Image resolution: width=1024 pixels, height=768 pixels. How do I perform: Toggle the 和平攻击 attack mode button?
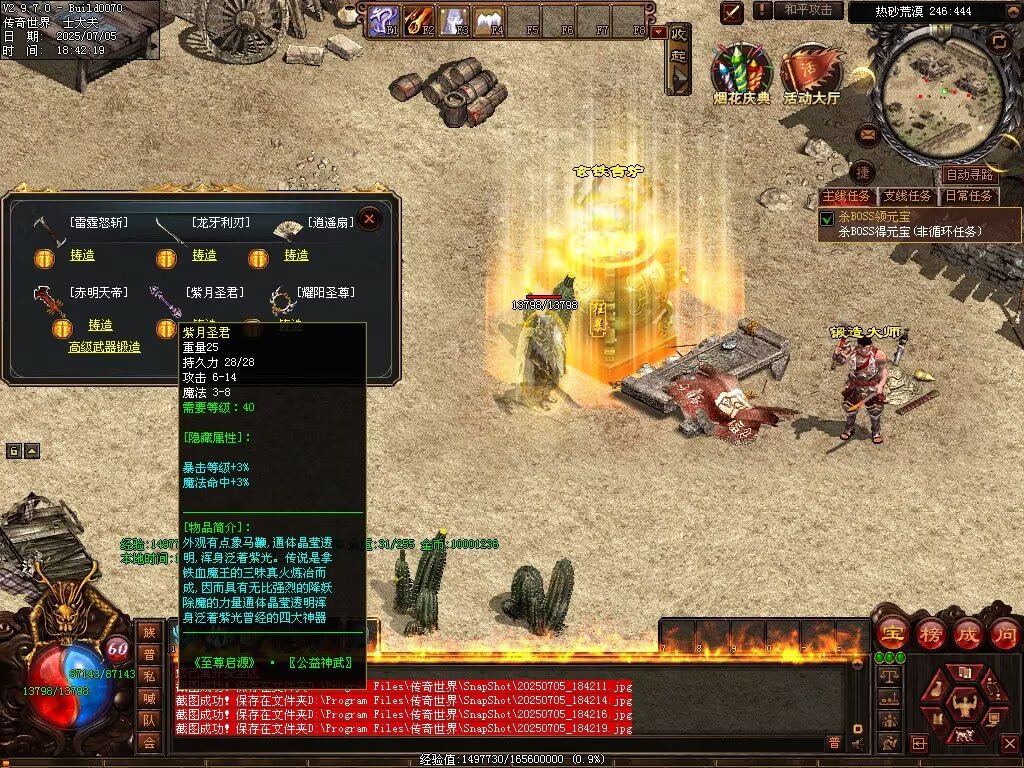pos(808,10)
